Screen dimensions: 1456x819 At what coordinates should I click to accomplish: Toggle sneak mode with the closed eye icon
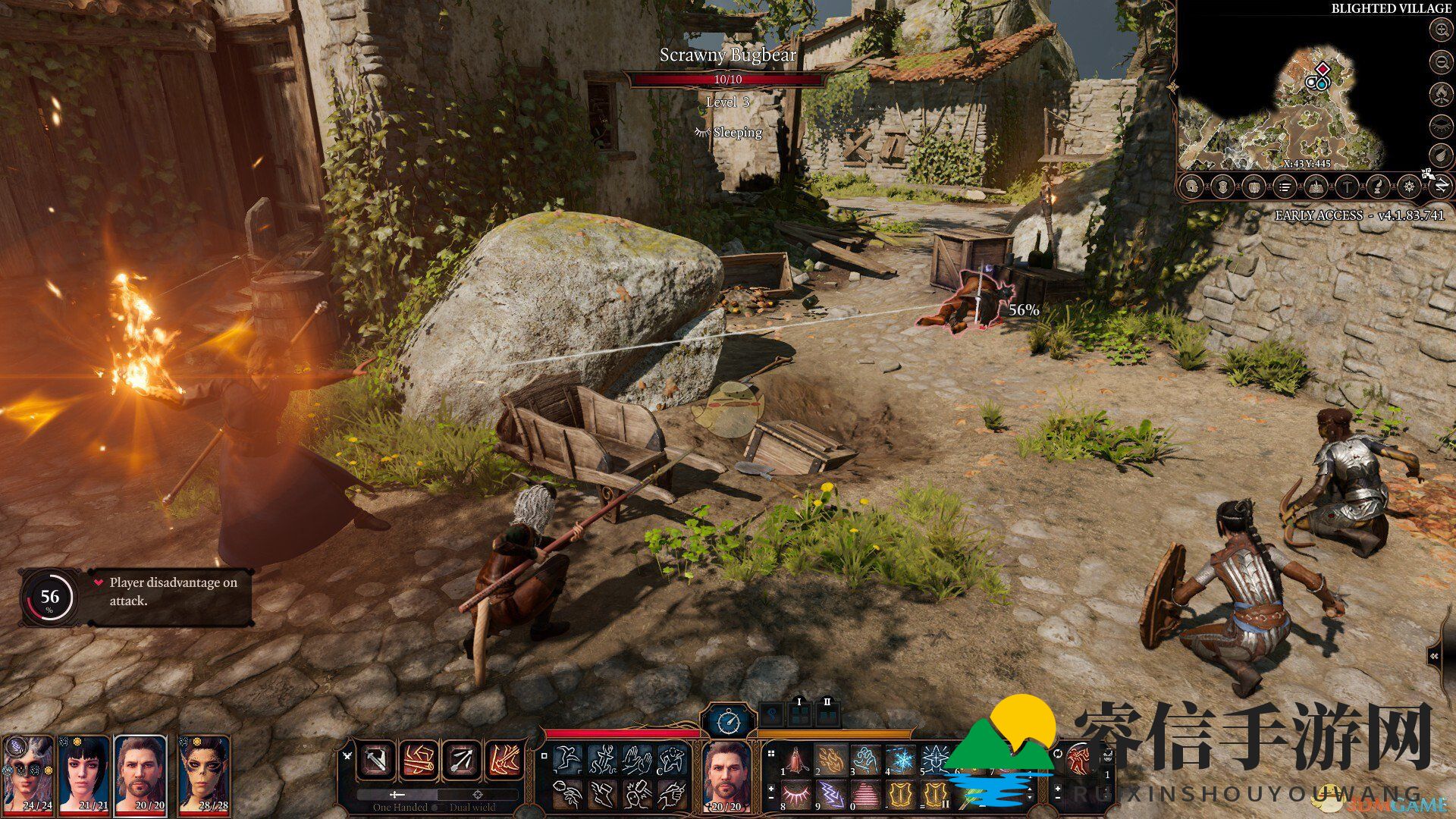click(1440, 125)
